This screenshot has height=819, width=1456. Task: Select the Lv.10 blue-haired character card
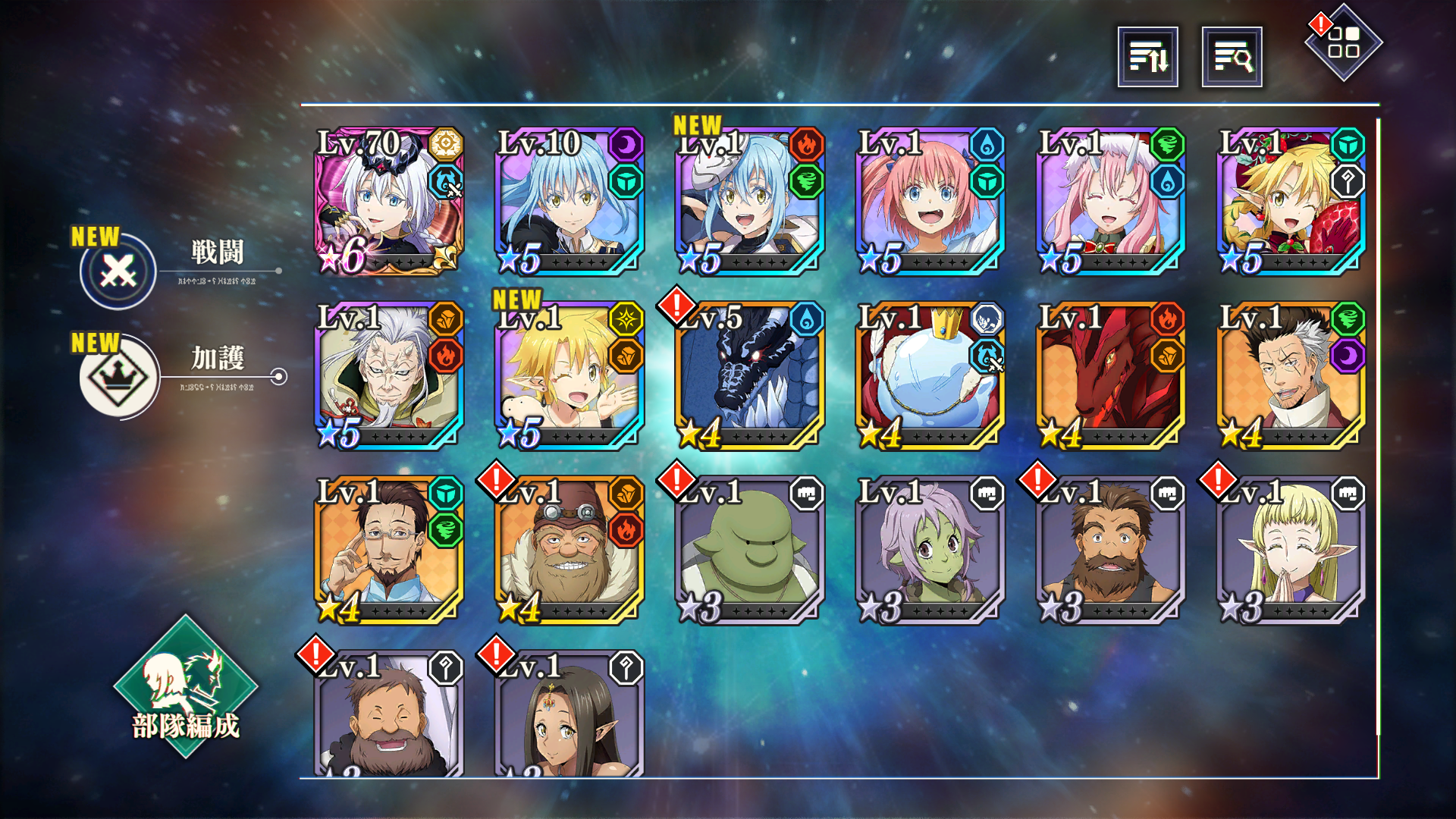569,202
